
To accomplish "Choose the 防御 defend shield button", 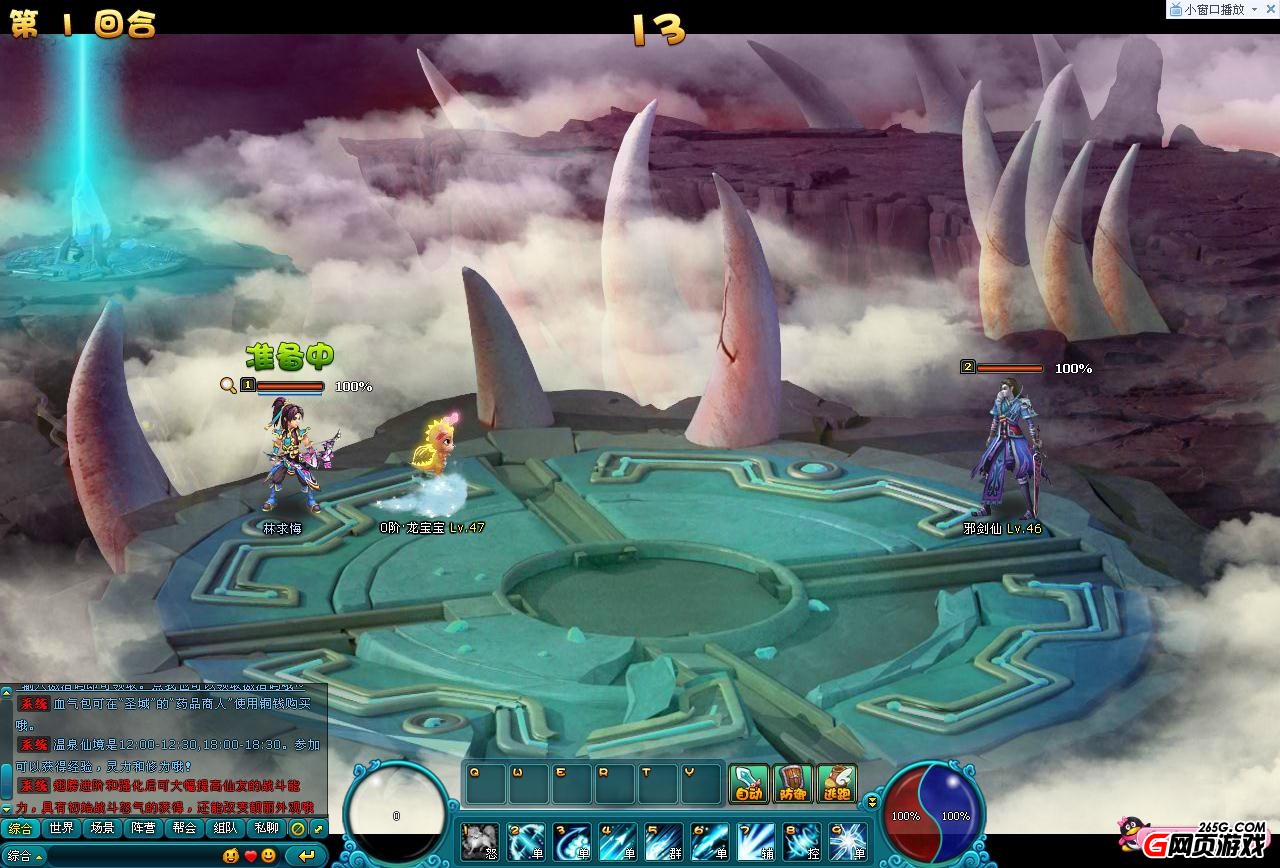I will (x=792, y=783).
